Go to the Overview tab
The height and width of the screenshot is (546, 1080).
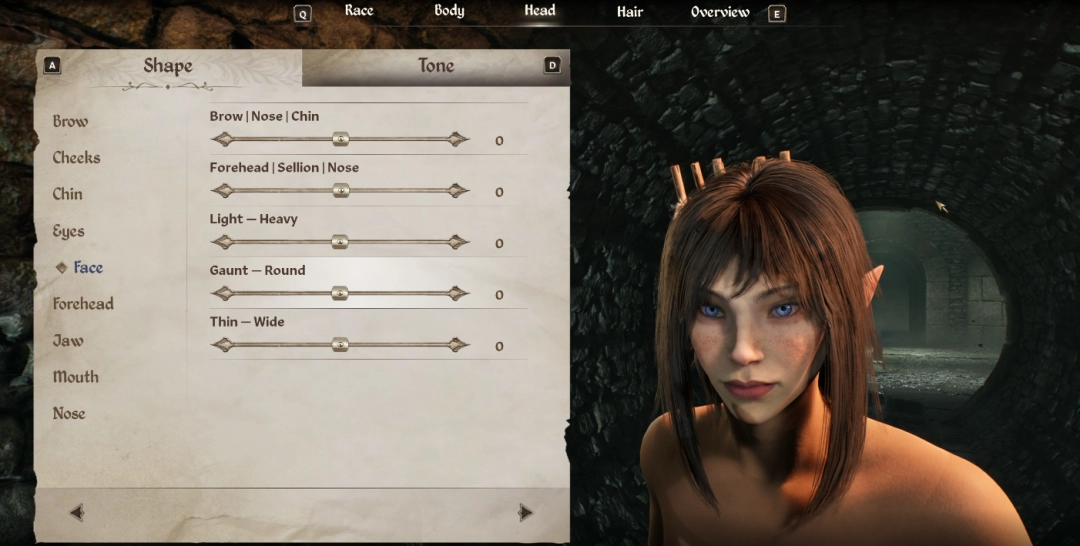point(720,12)
